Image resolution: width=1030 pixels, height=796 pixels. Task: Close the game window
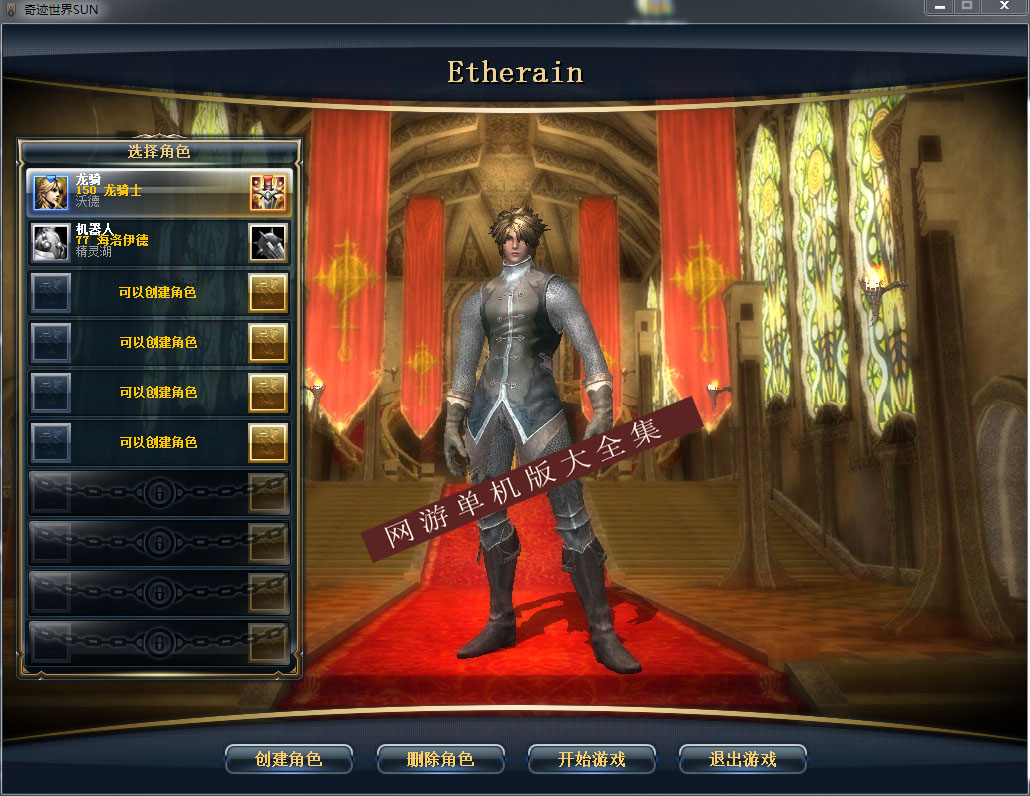pos(1003,6)
